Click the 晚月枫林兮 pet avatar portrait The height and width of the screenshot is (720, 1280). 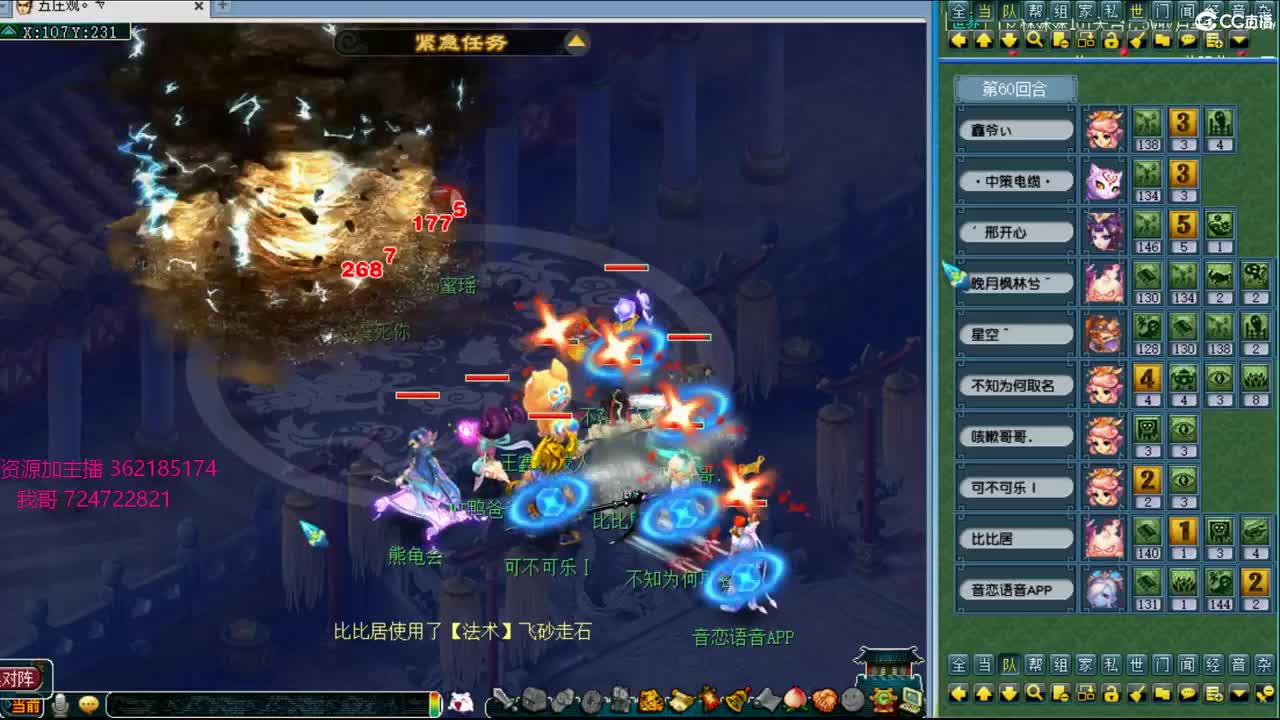(x=1104, y=283)
